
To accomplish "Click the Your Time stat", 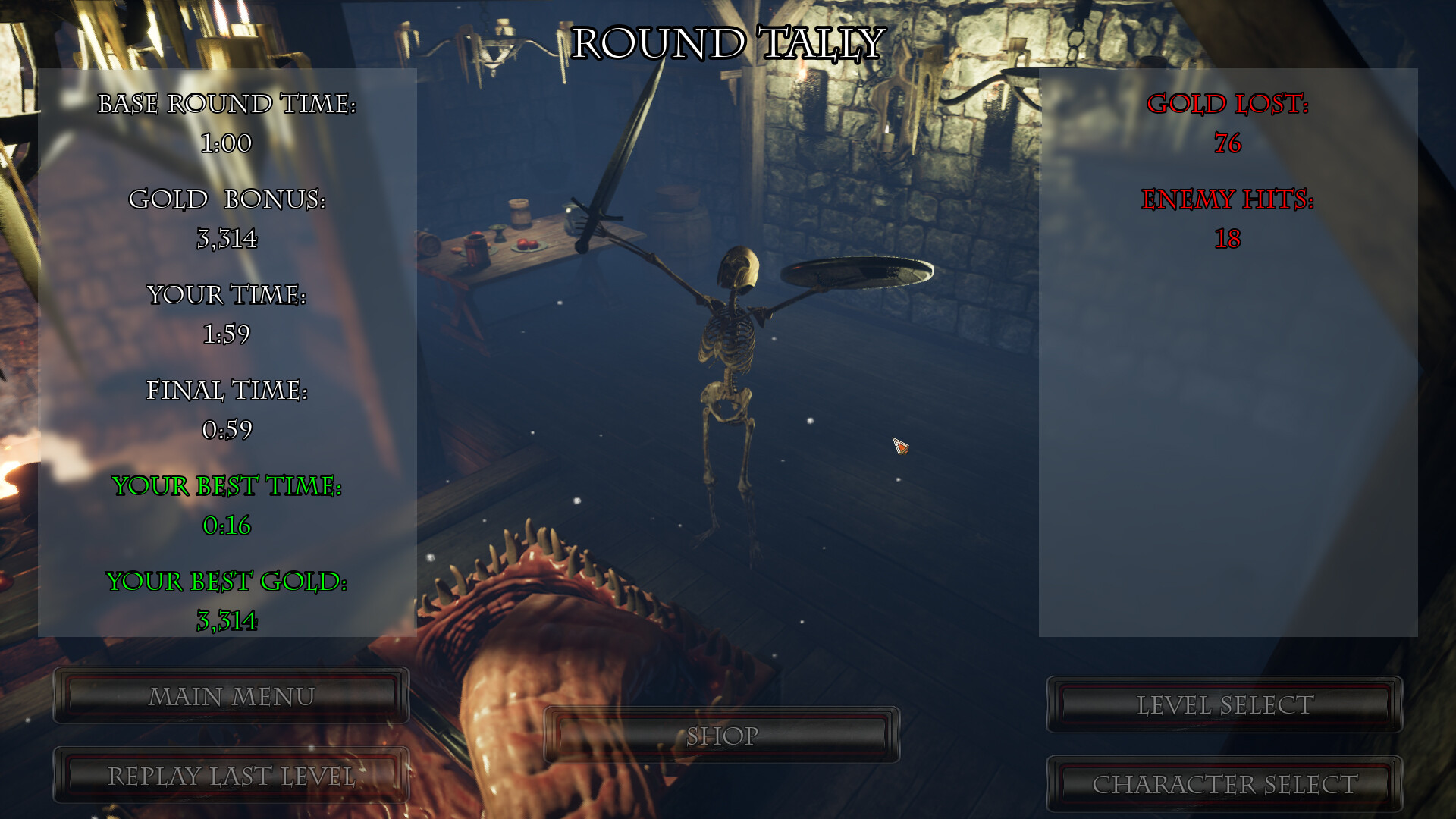I will pos(227,297).
